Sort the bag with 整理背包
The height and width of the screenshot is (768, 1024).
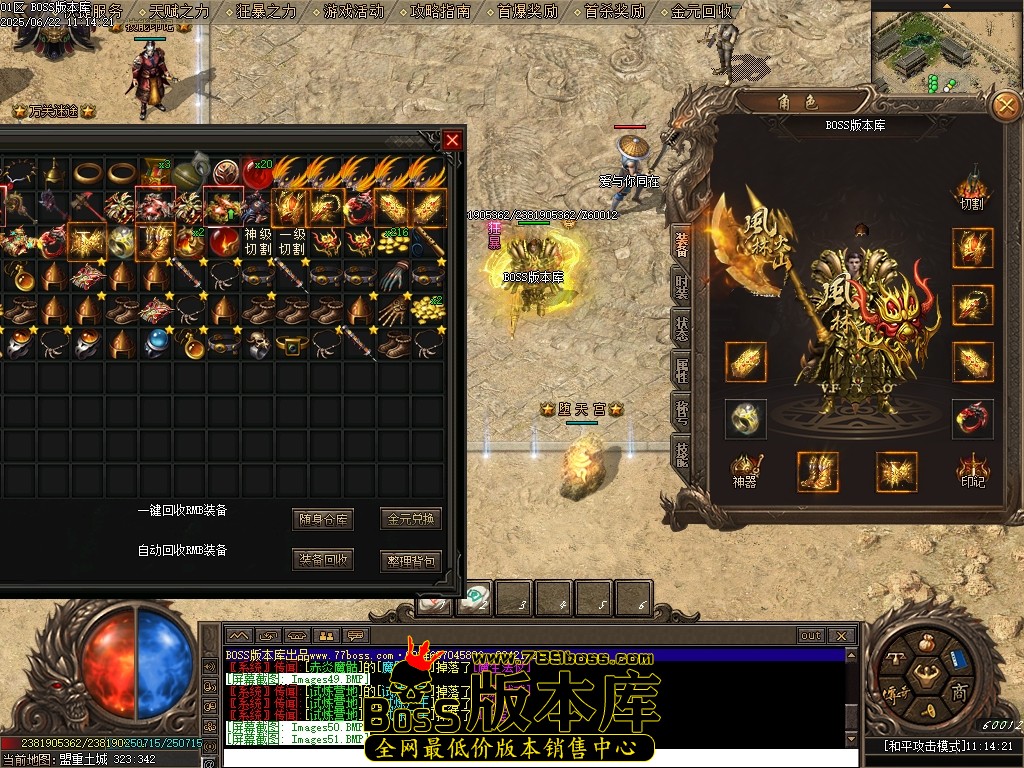(411, 560)
